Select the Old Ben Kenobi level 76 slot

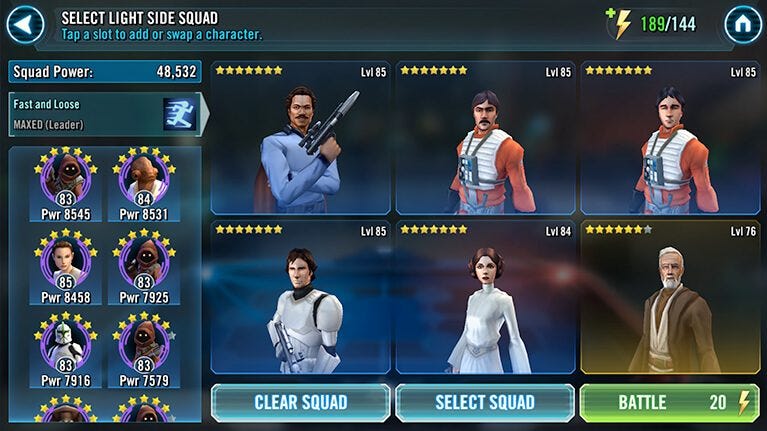[669, 297]
